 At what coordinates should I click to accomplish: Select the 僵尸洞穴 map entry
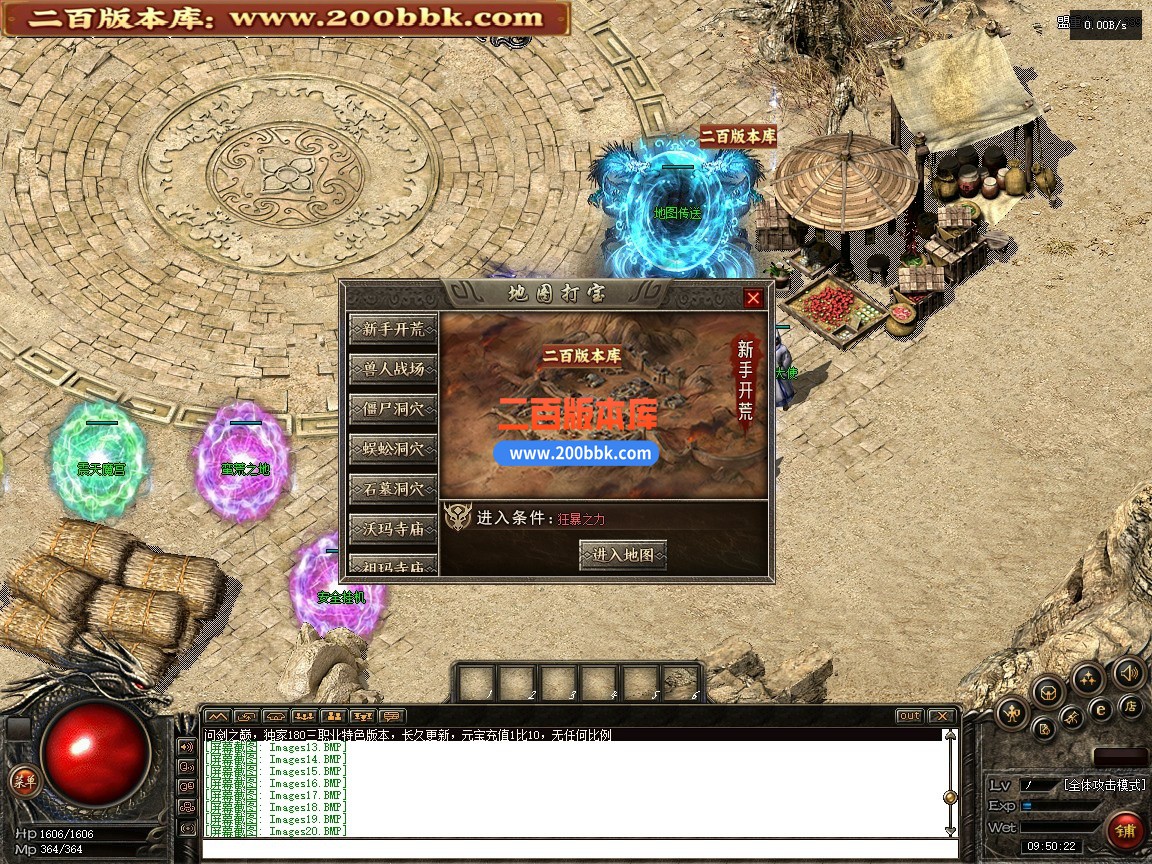click(x=393, y=409)
